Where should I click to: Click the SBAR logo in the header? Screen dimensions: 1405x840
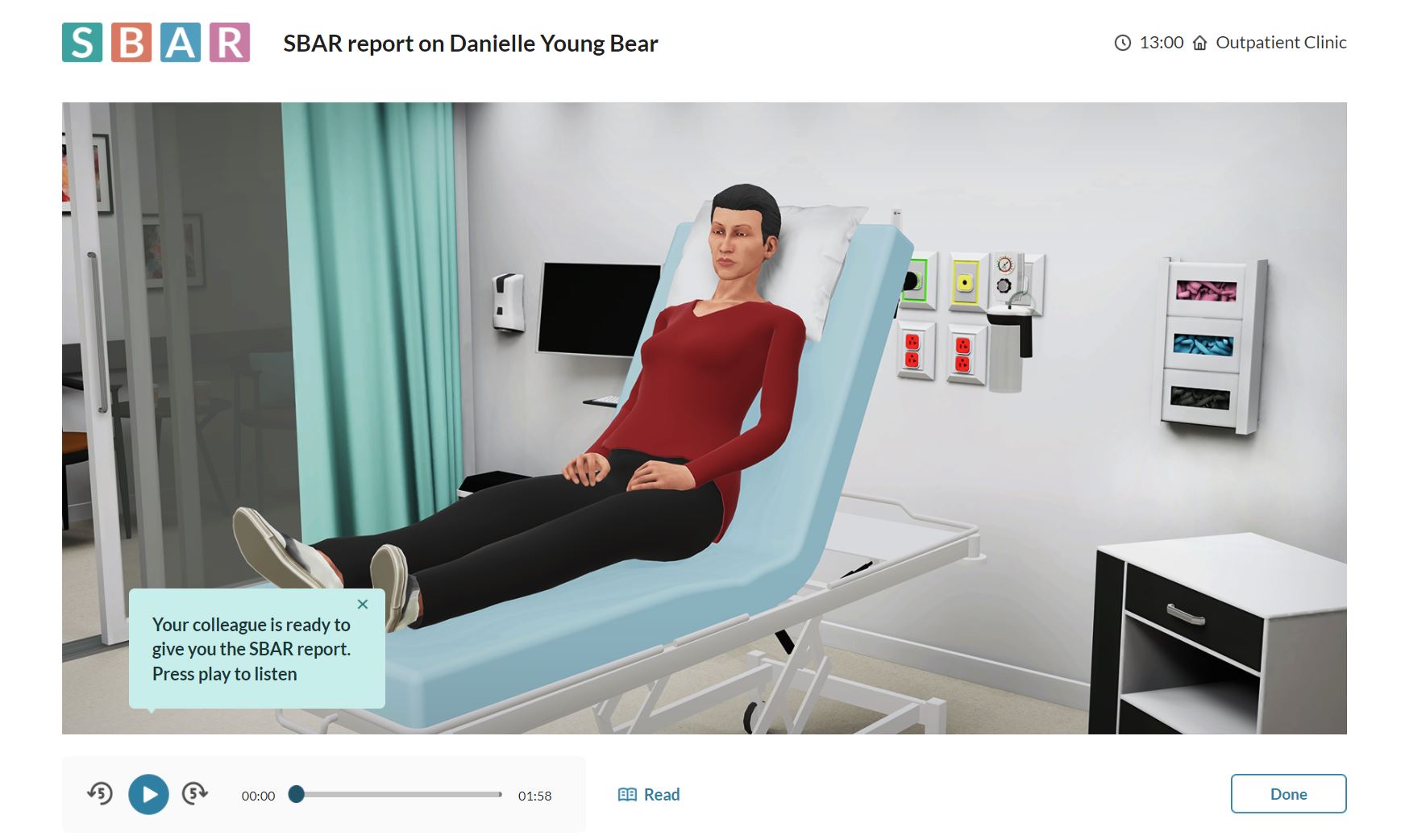tap(156, 42)
